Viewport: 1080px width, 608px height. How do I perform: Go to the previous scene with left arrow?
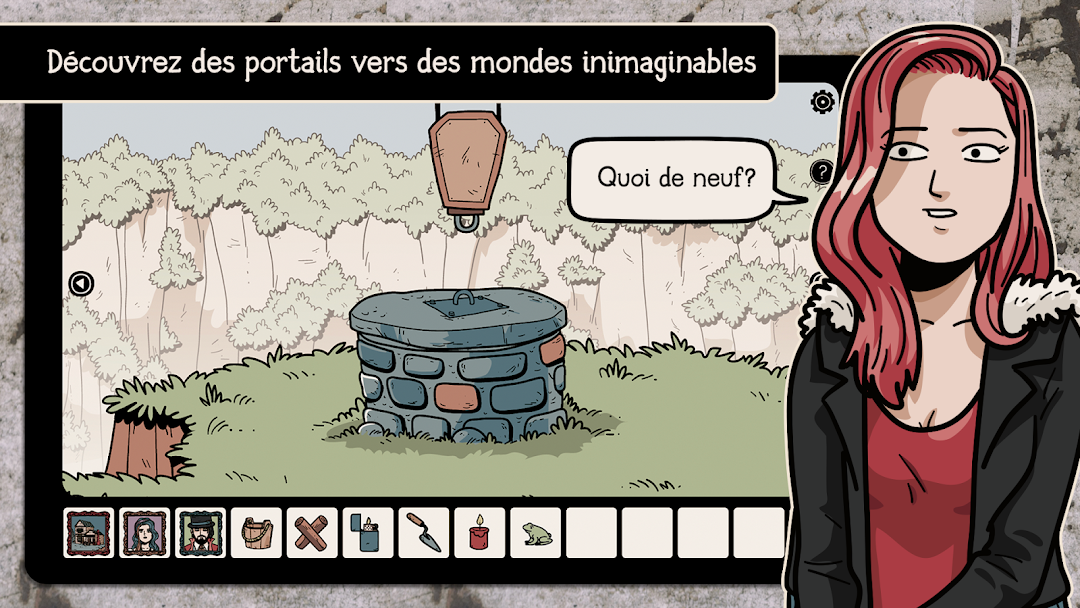[81, 284]
